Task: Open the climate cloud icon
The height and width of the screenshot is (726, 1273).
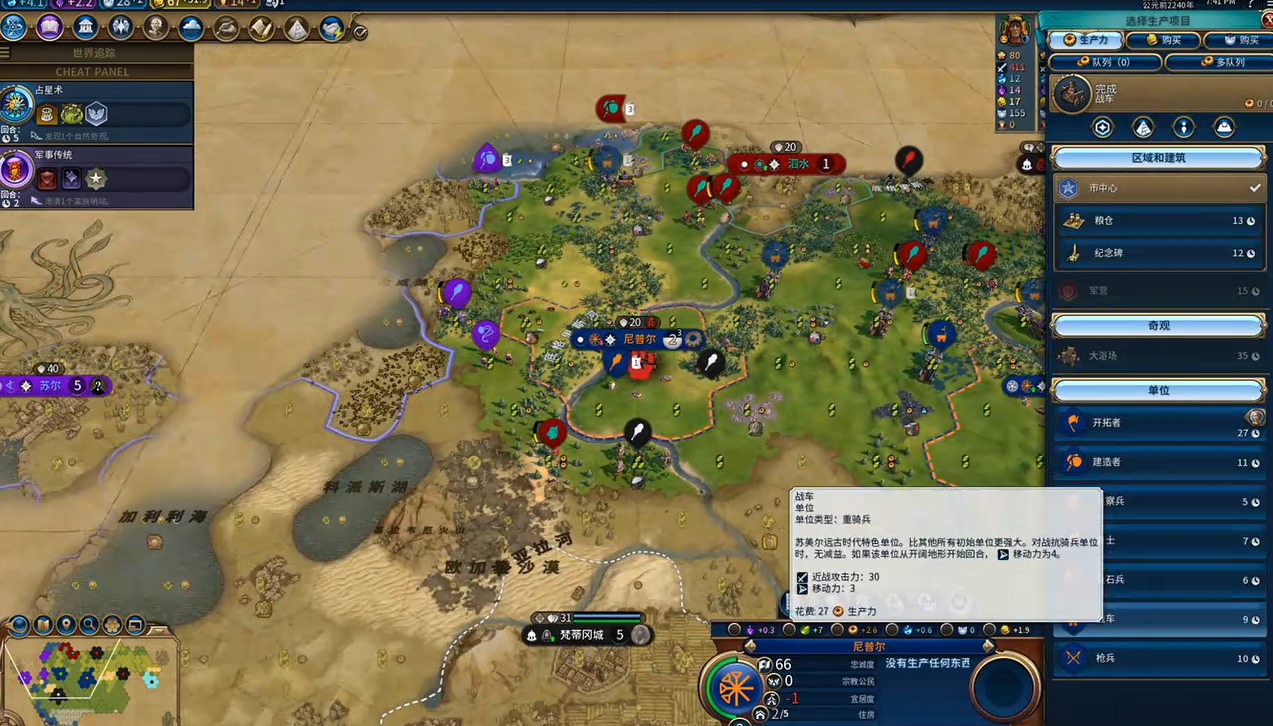Action: pos(191,28)
